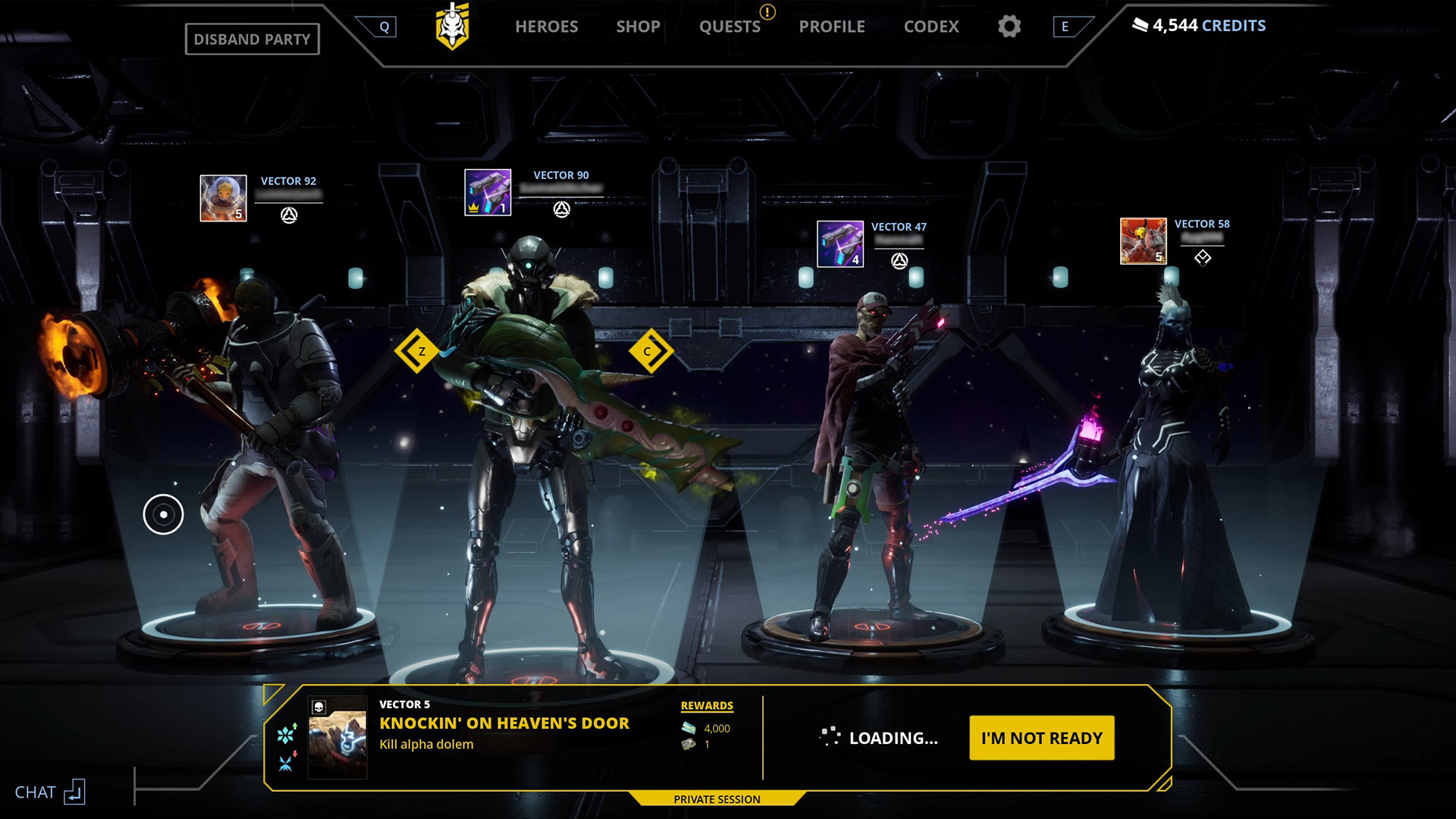Toggle readiness with the I'M NOT READY button

1041,736
